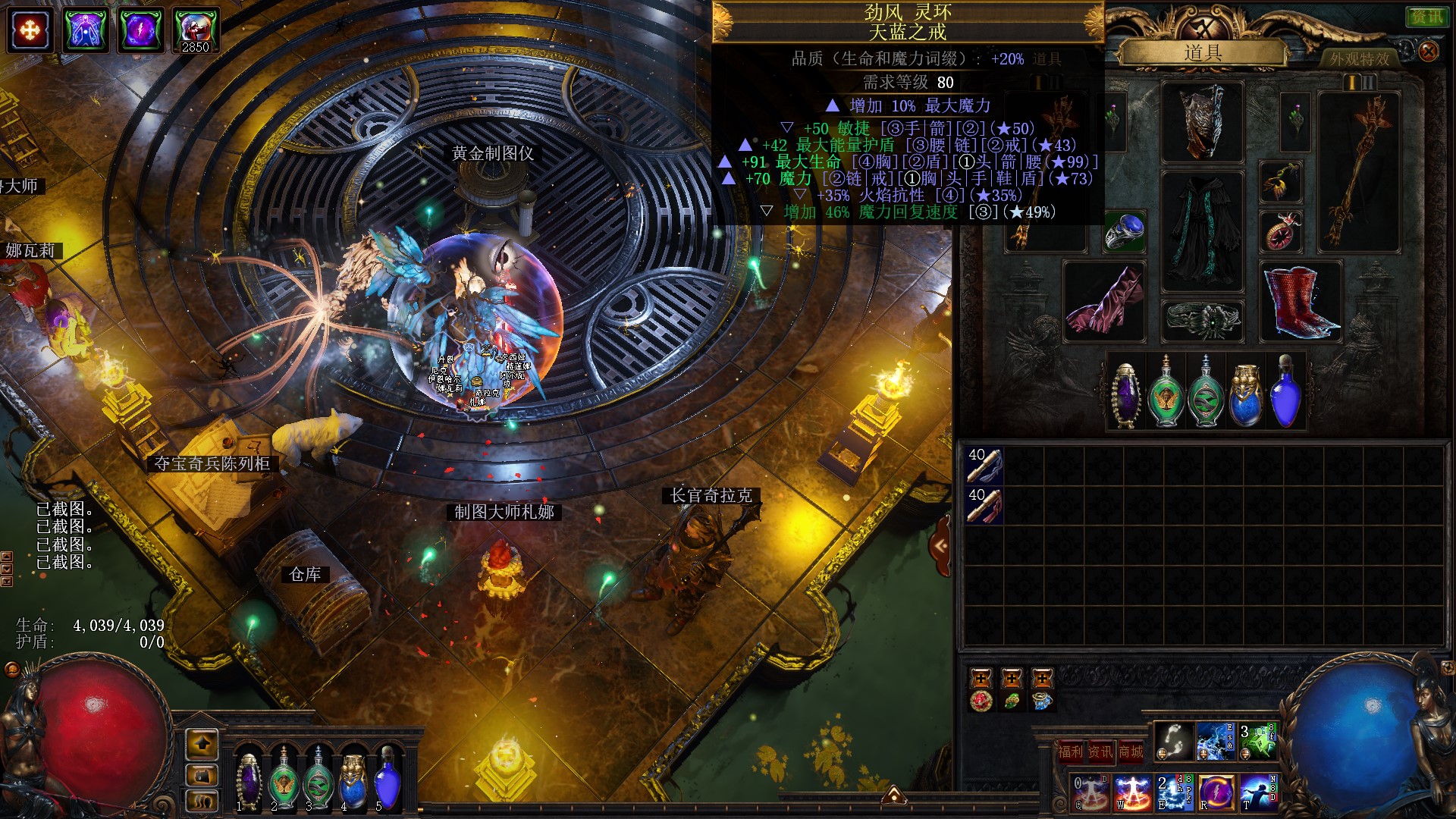This screenshot has height=819, width=1456.
Task: Activate the skill bound to W
Action: tap(1133, 792)
